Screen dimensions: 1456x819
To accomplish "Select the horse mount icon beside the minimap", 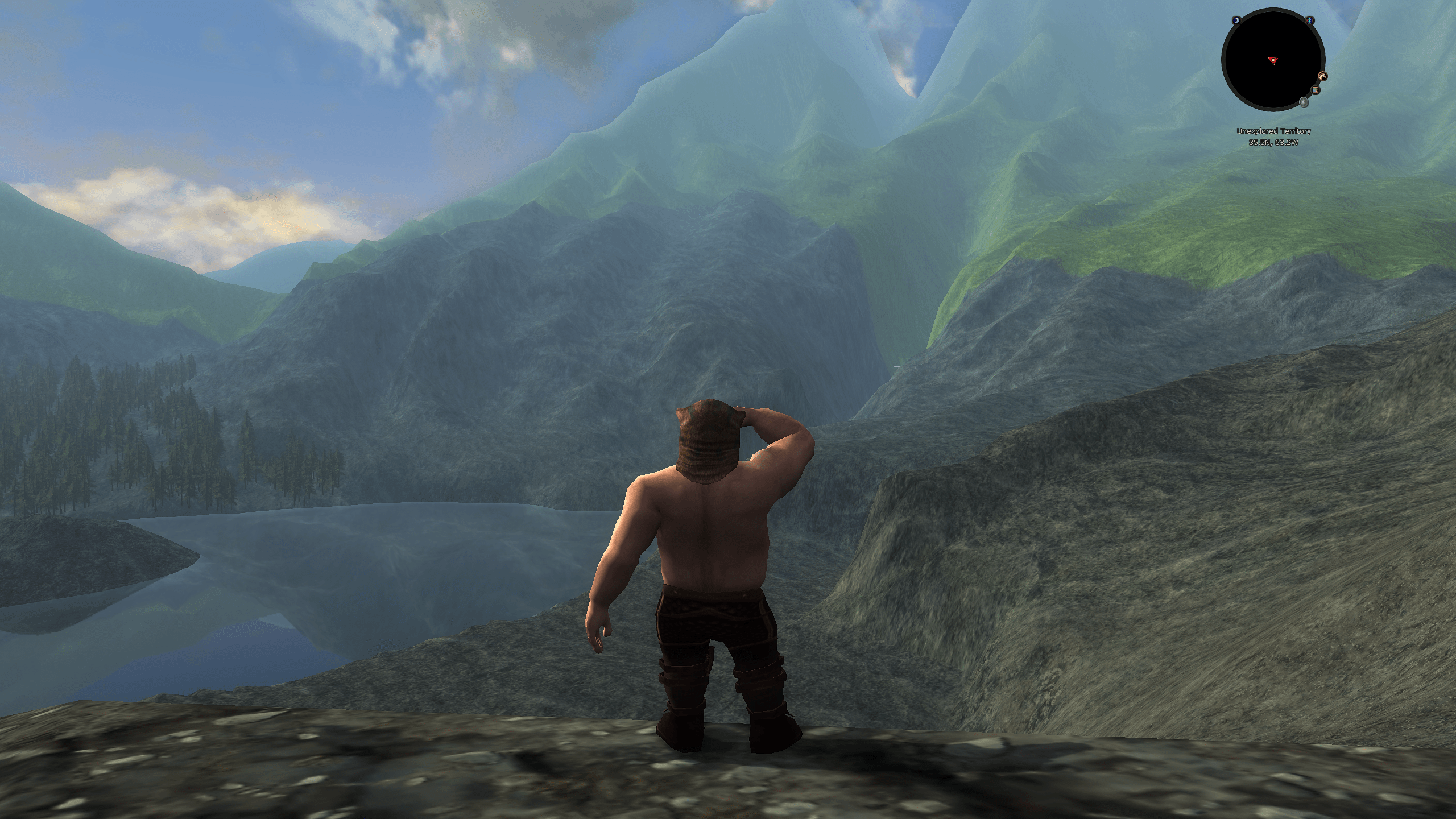I will click(x=1322, y=76).
